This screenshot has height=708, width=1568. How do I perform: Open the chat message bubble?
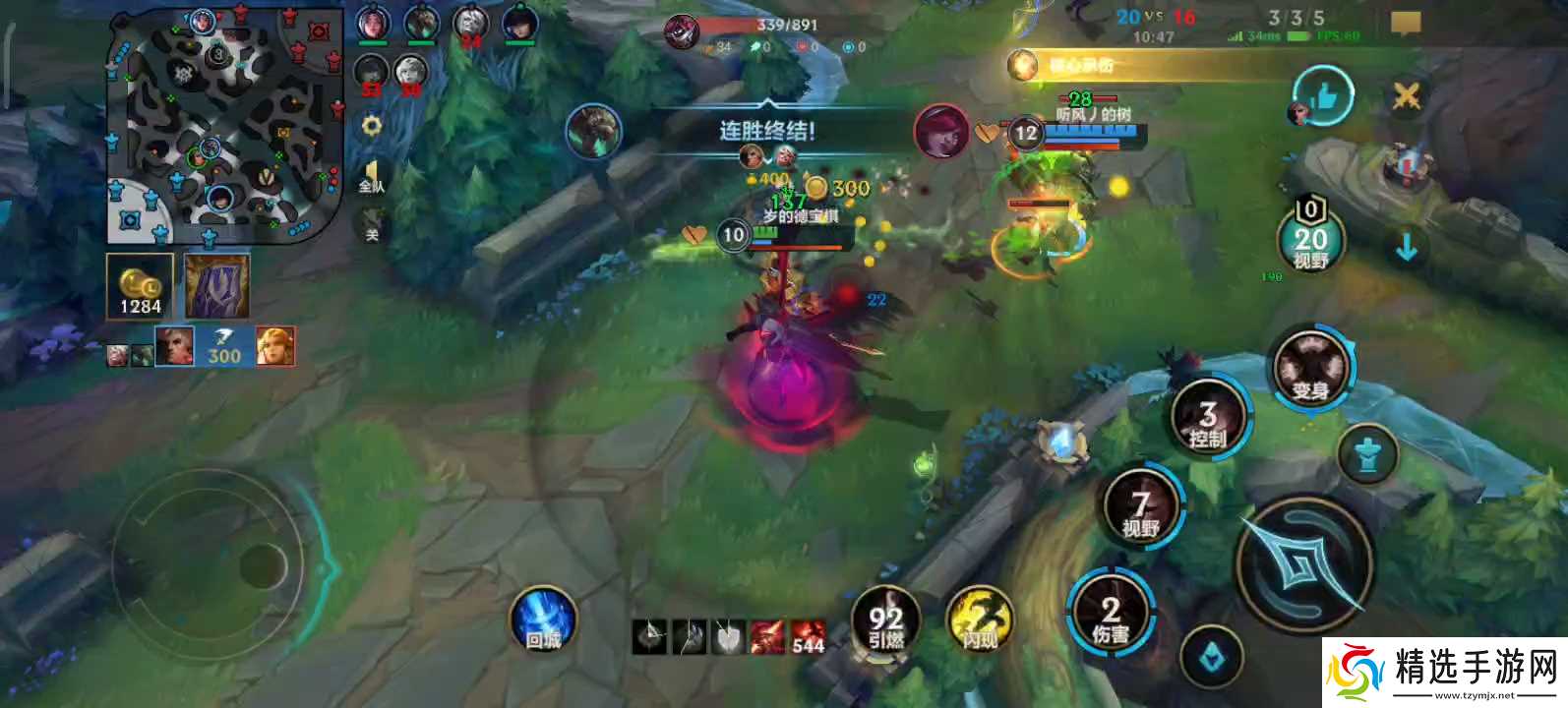[x=1407, y=24]
